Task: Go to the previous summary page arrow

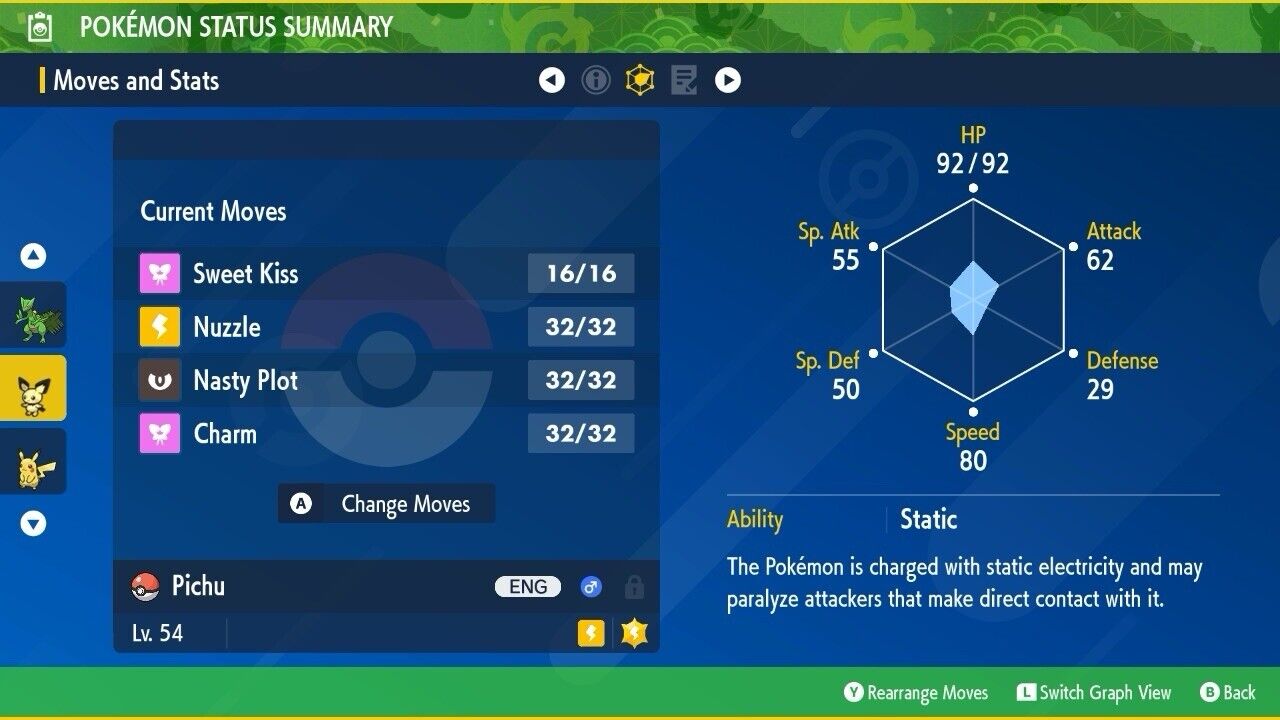Action: click(x=552, y=80)
